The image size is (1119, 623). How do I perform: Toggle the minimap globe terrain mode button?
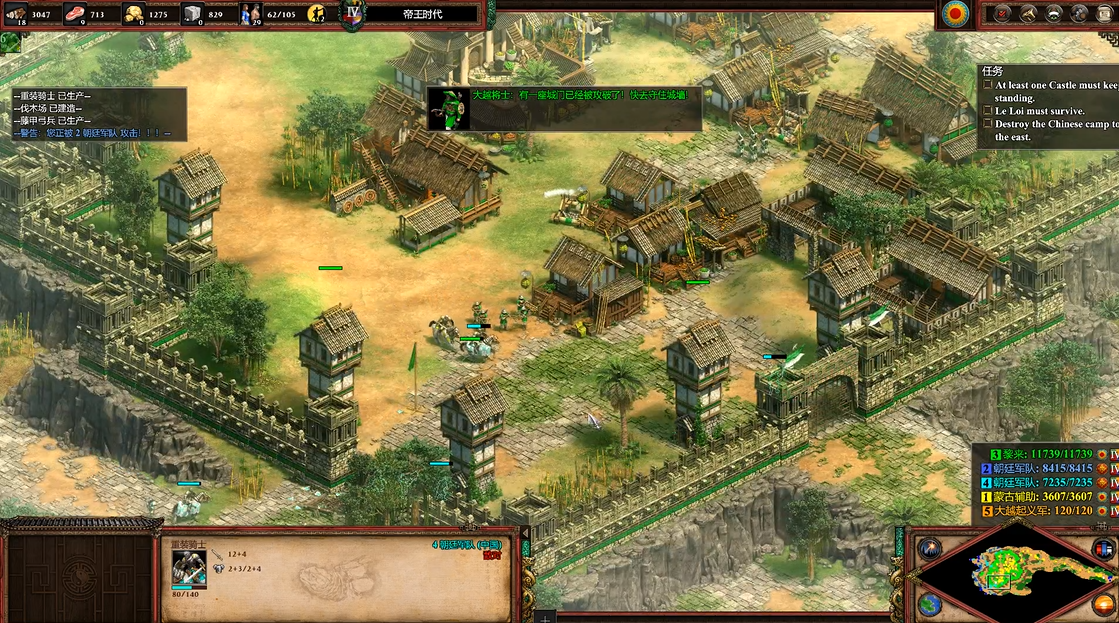click(x=930, y=604)
